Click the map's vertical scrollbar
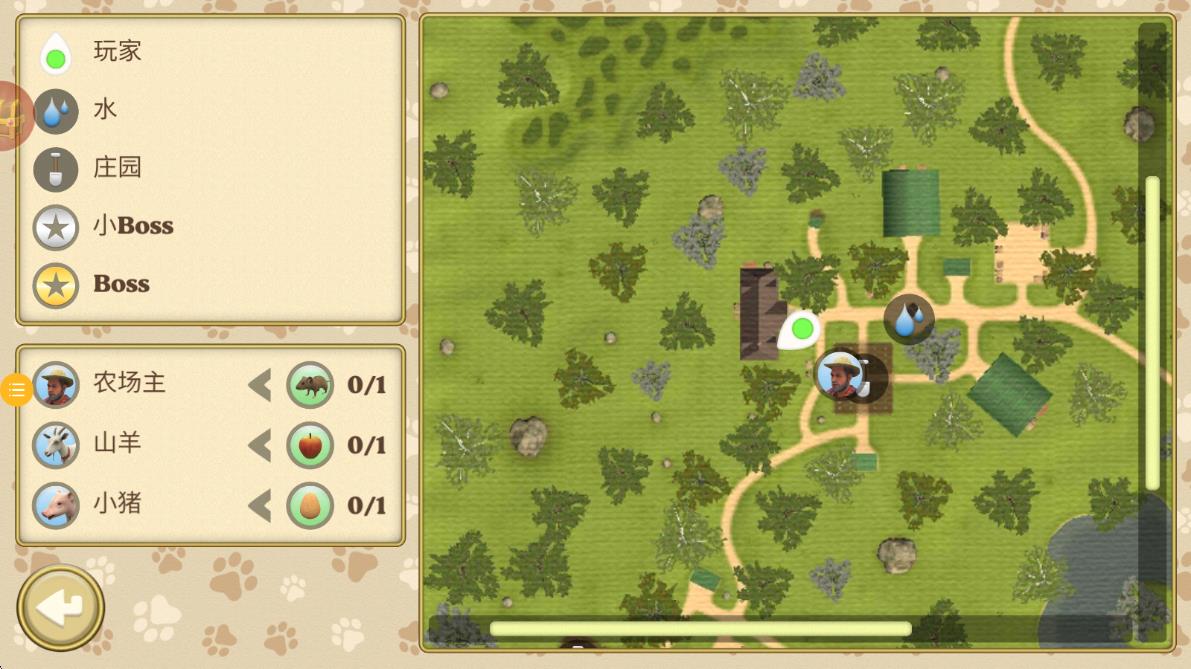Image resolution: width=1191 pixels, height=669 pixels. pyautogui.click(x=1152, y=332)
